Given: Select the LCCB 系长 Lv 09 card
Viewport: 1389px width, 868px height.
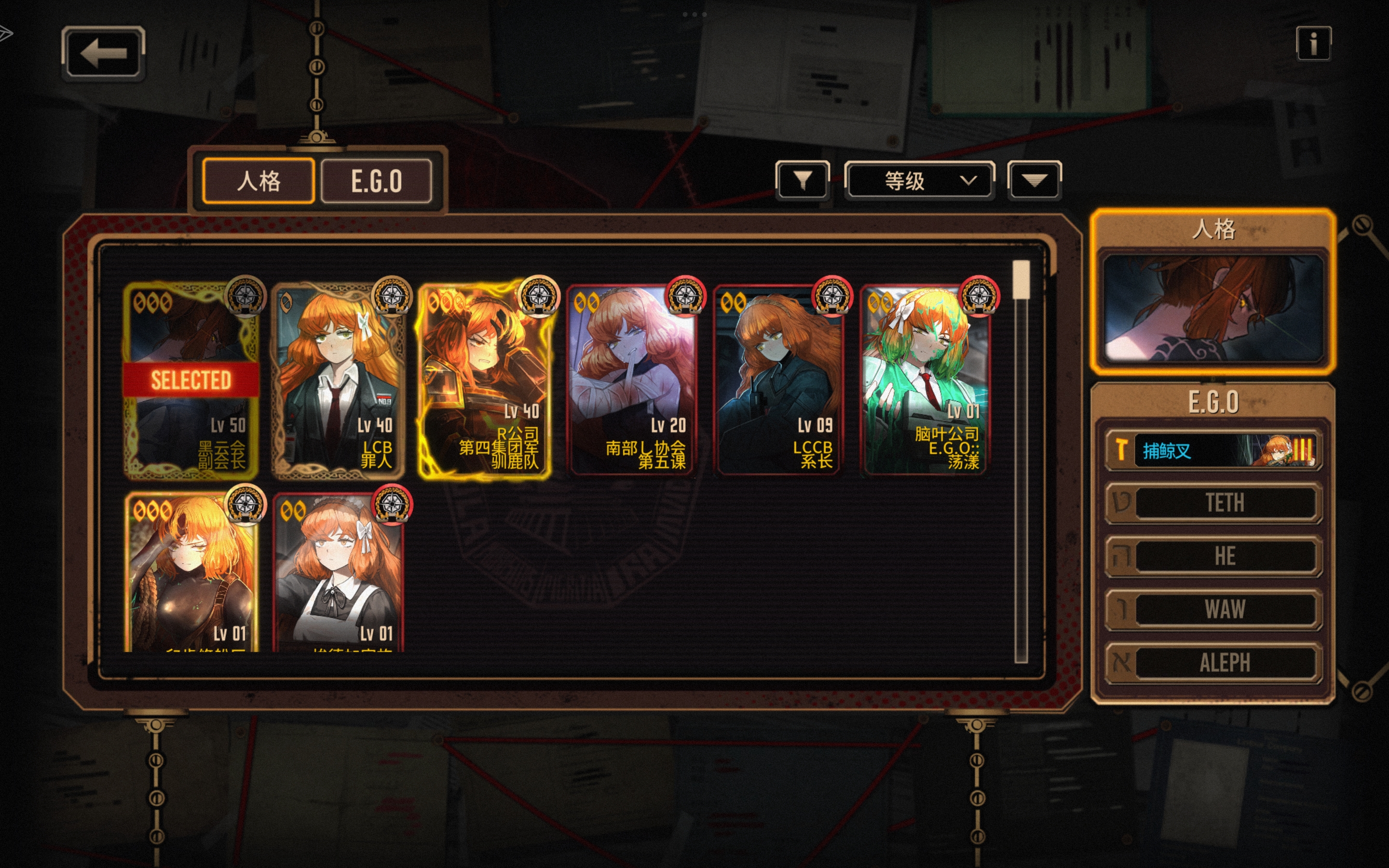Looking at the screenshot, I should coord(779,381).
